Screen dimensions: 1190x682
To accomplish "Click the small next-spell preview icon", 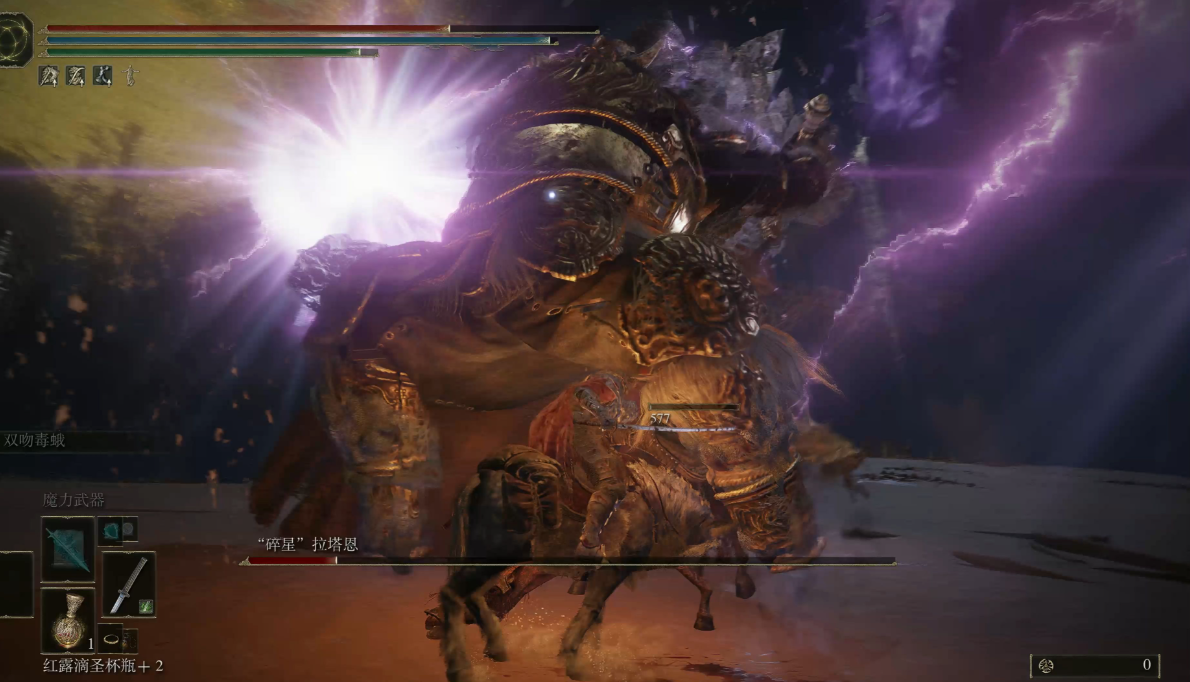I will pyautogui.click(x=111, y=530).
